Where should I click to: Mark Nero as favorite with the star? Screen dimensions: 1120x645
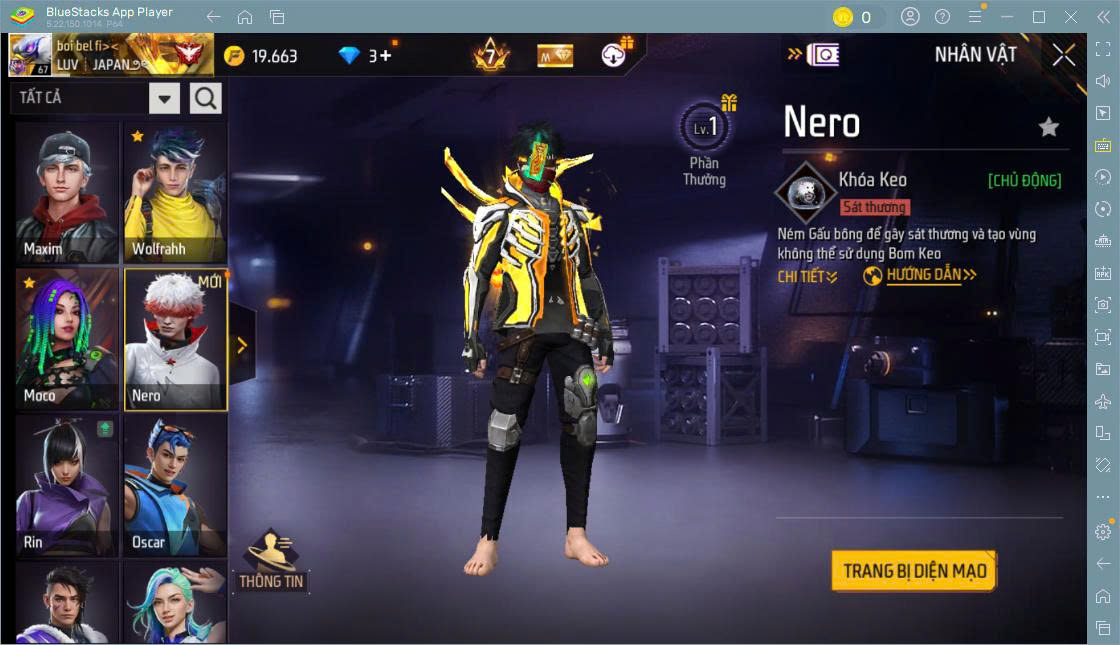1048,127
